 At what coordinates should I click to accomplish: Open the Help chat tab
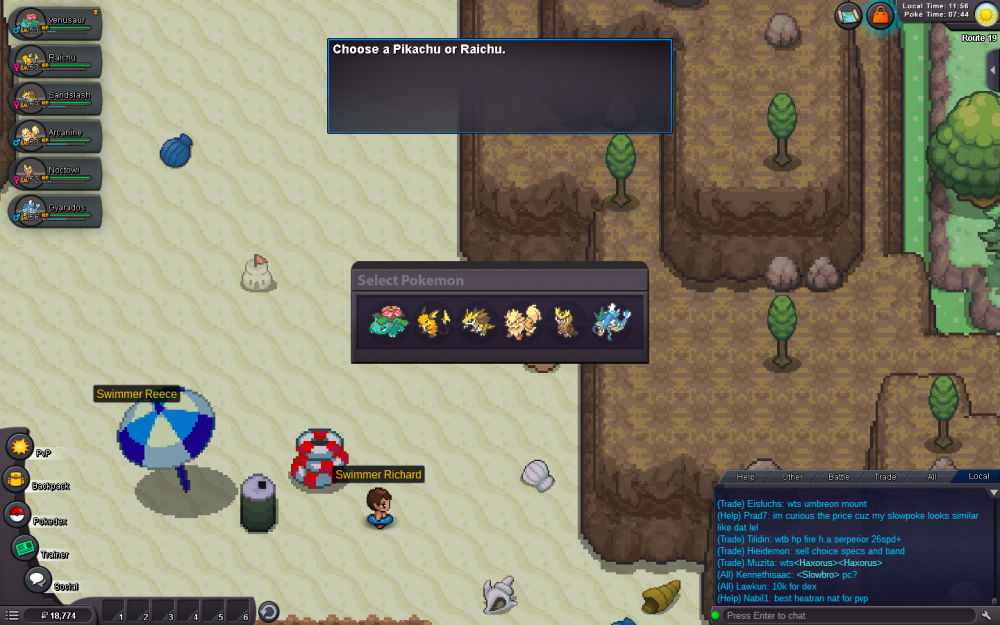click(746, 477)
